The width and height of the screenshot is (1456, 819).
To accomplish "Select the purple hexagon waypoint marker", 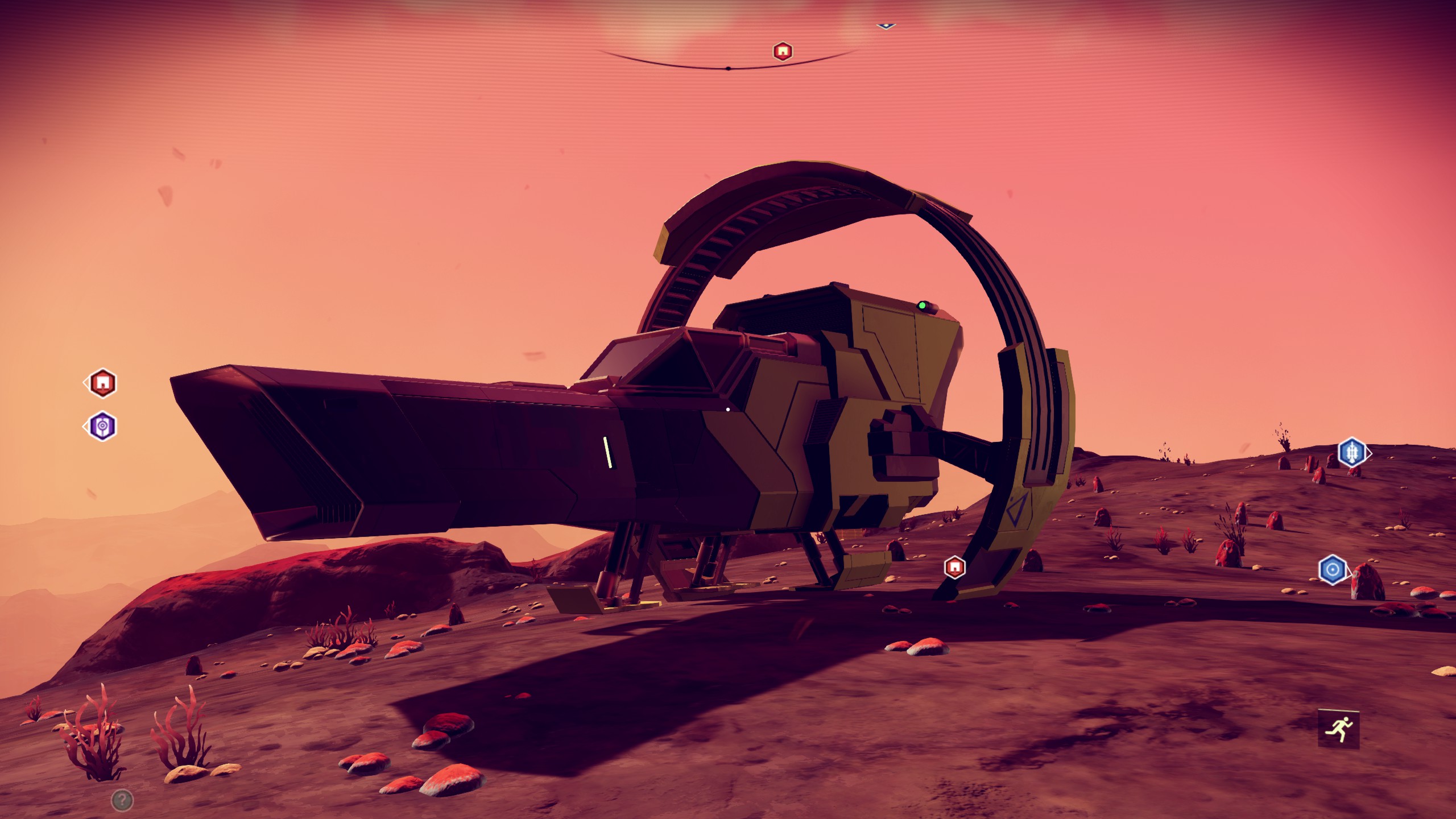I will point(102,426).
